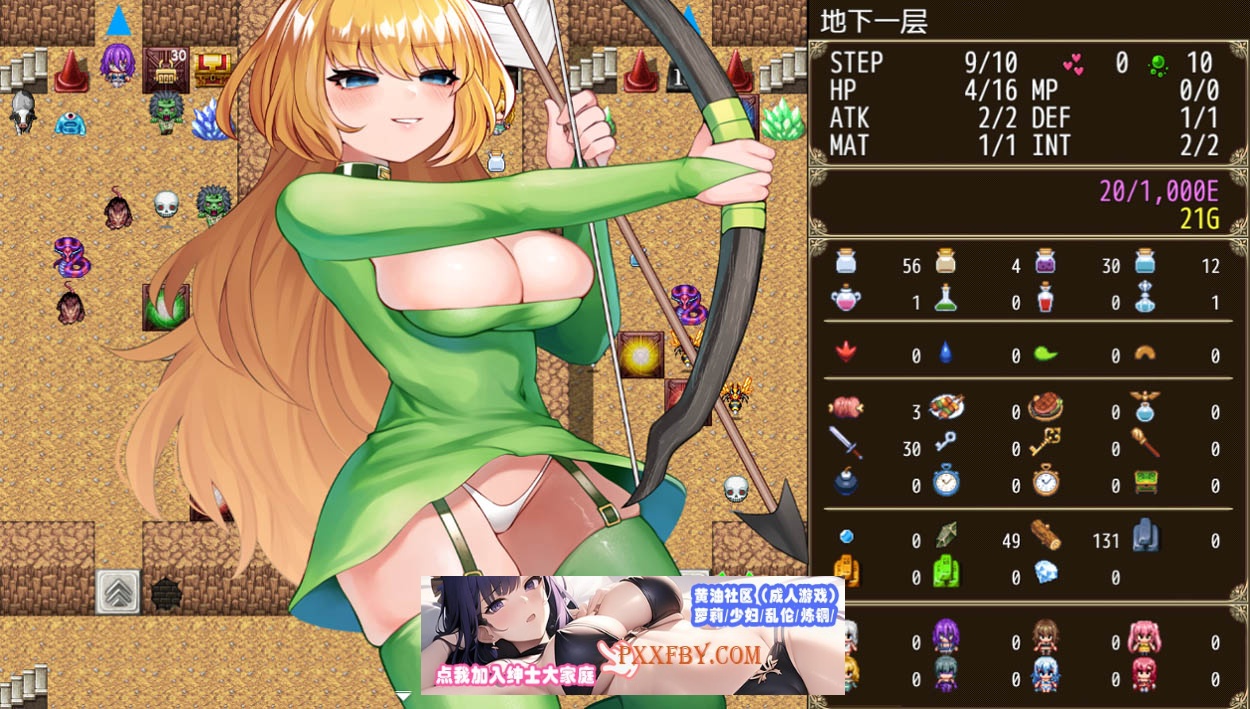Open the PXXFBY.COM advertisement banner
The image size is (1250, 709).
pyautogui.click(x=632, y=636)
